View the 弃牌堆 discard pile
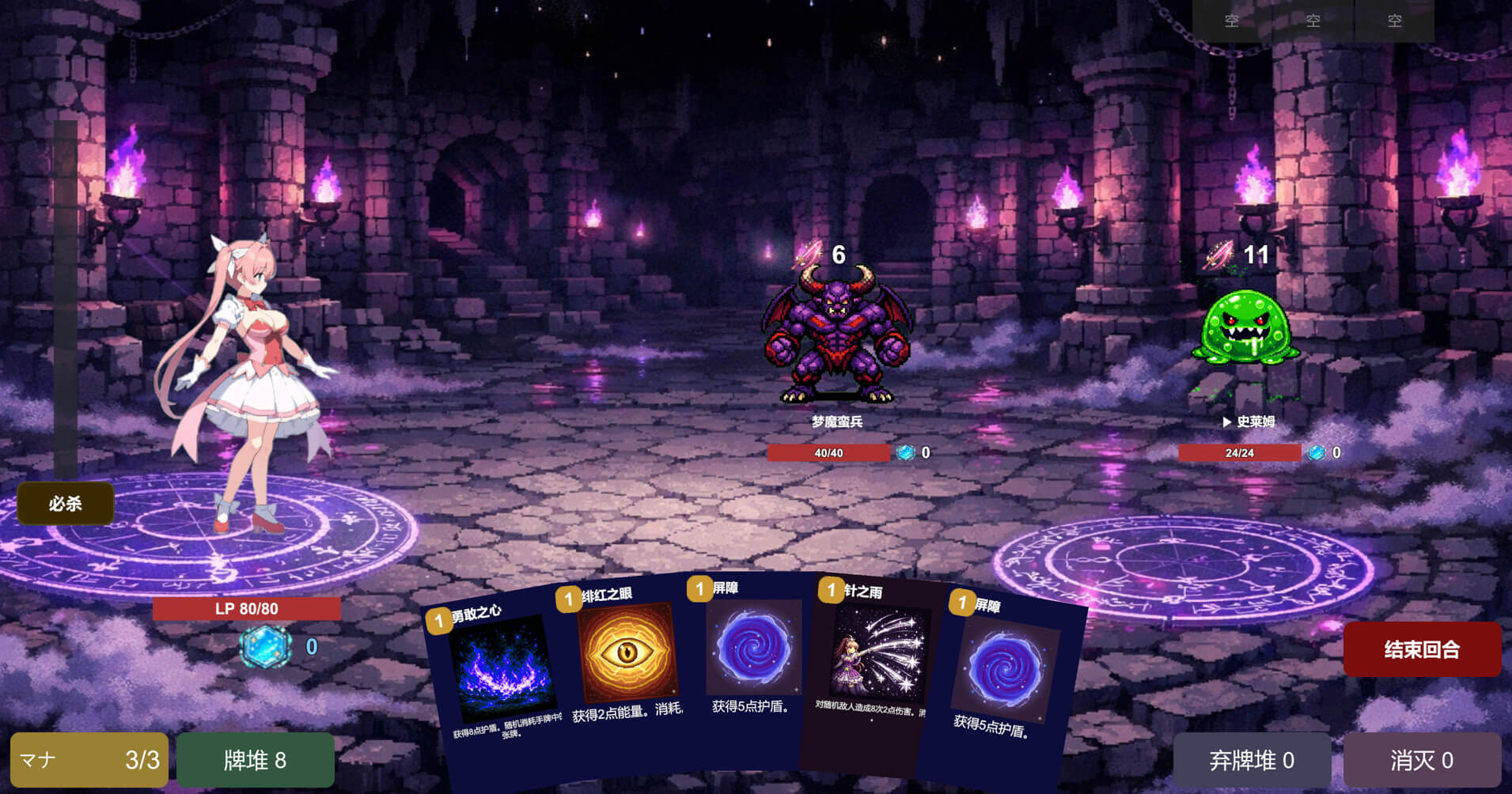This screenshot has height=794, width=1512. point(1251,760)
